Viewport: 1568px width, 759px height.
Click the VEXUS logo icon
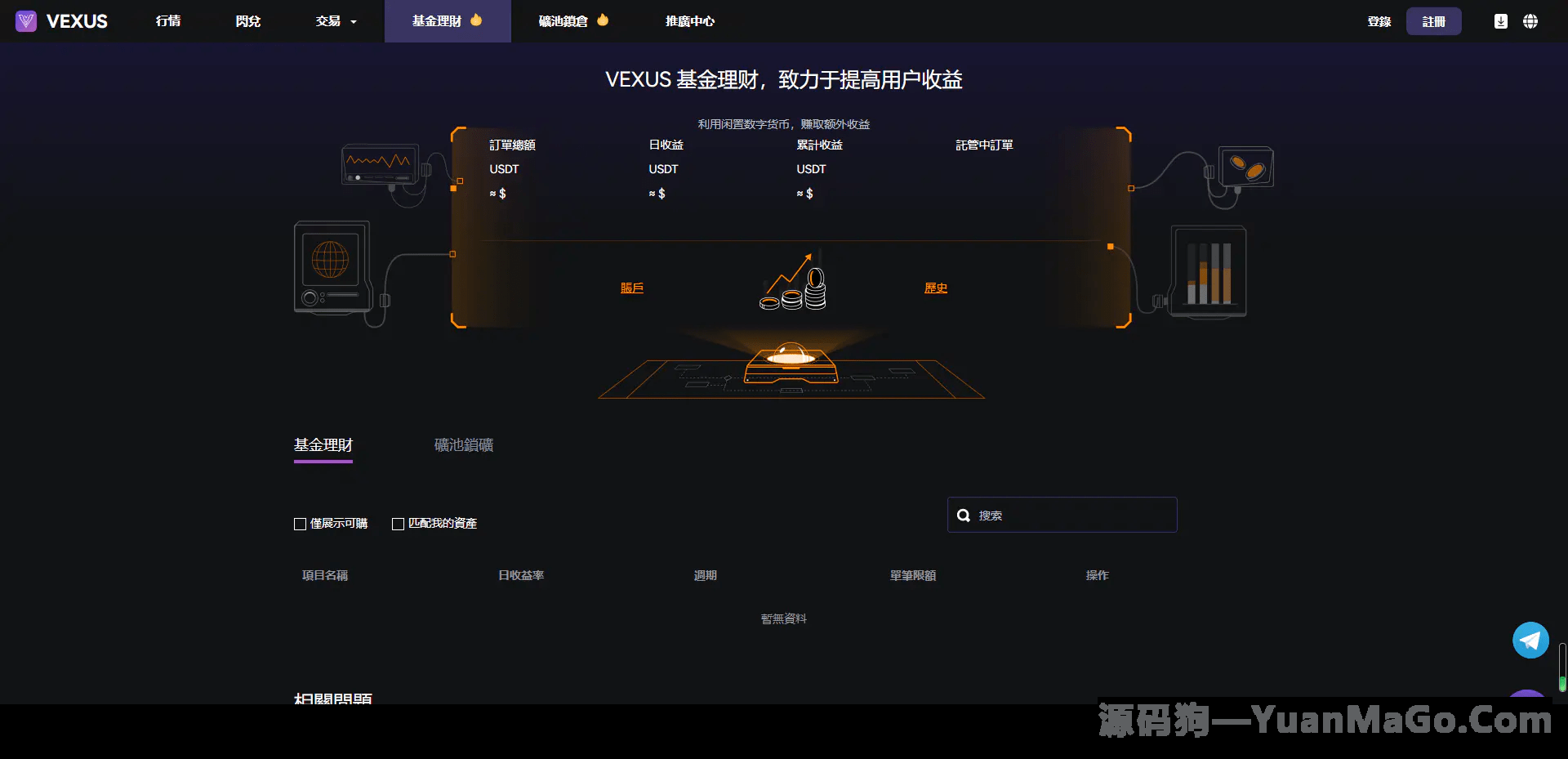(x=25, y=21)
